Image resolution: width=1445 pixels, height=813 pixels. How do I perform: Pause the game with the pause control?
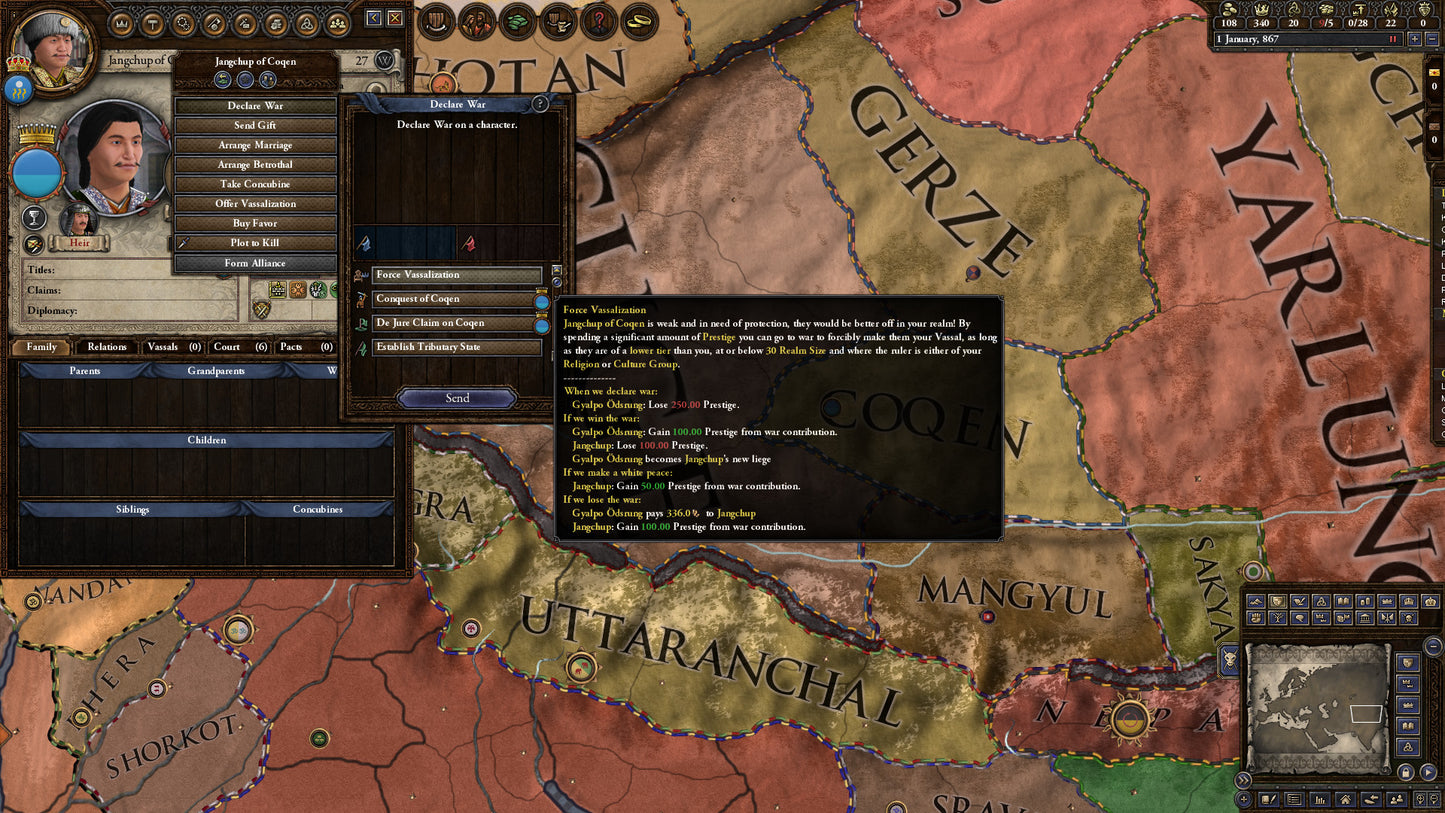[1391, 37]
